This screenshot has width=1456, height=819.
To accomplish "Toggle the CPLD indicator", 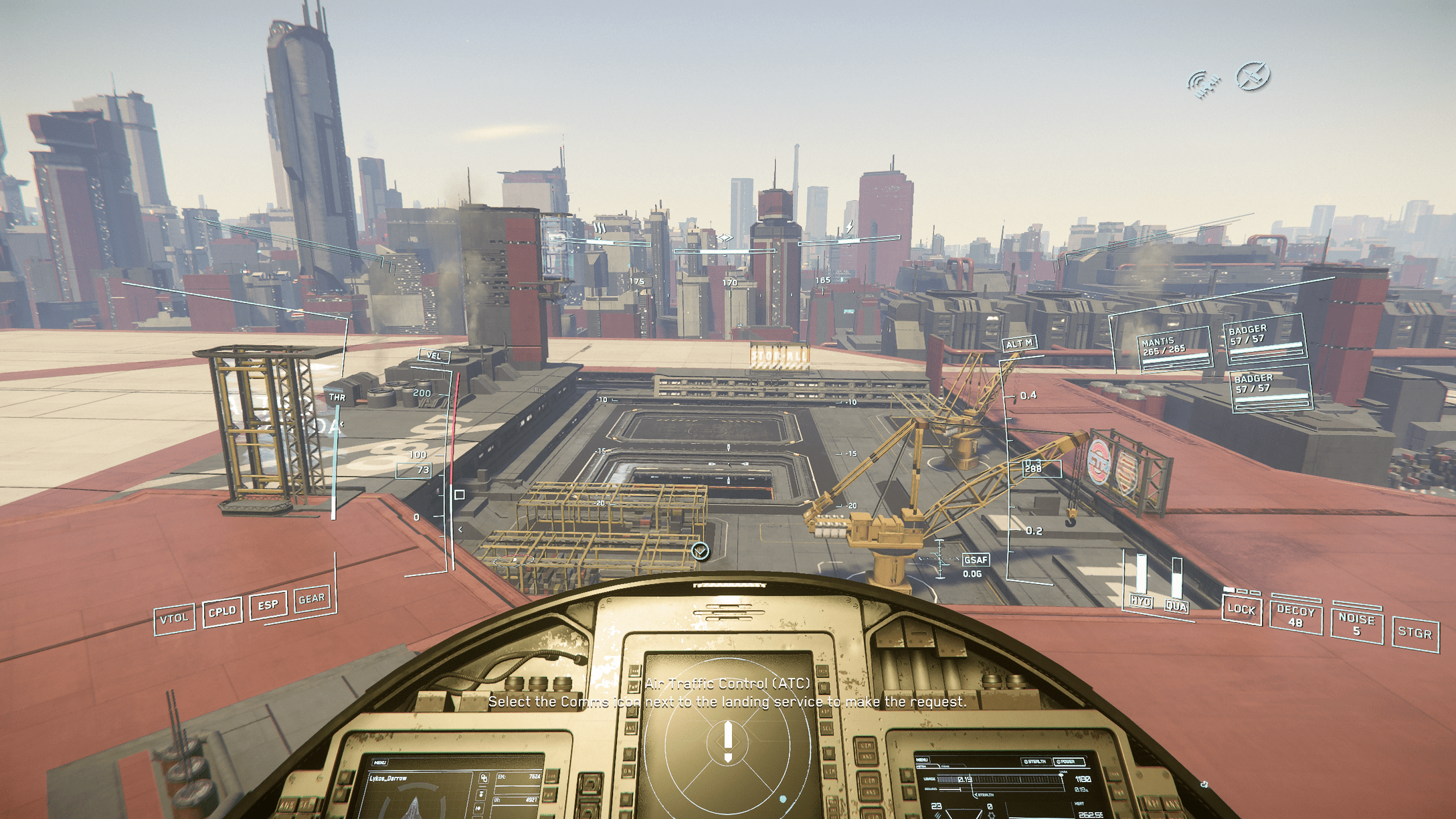I will coord(222,612).
